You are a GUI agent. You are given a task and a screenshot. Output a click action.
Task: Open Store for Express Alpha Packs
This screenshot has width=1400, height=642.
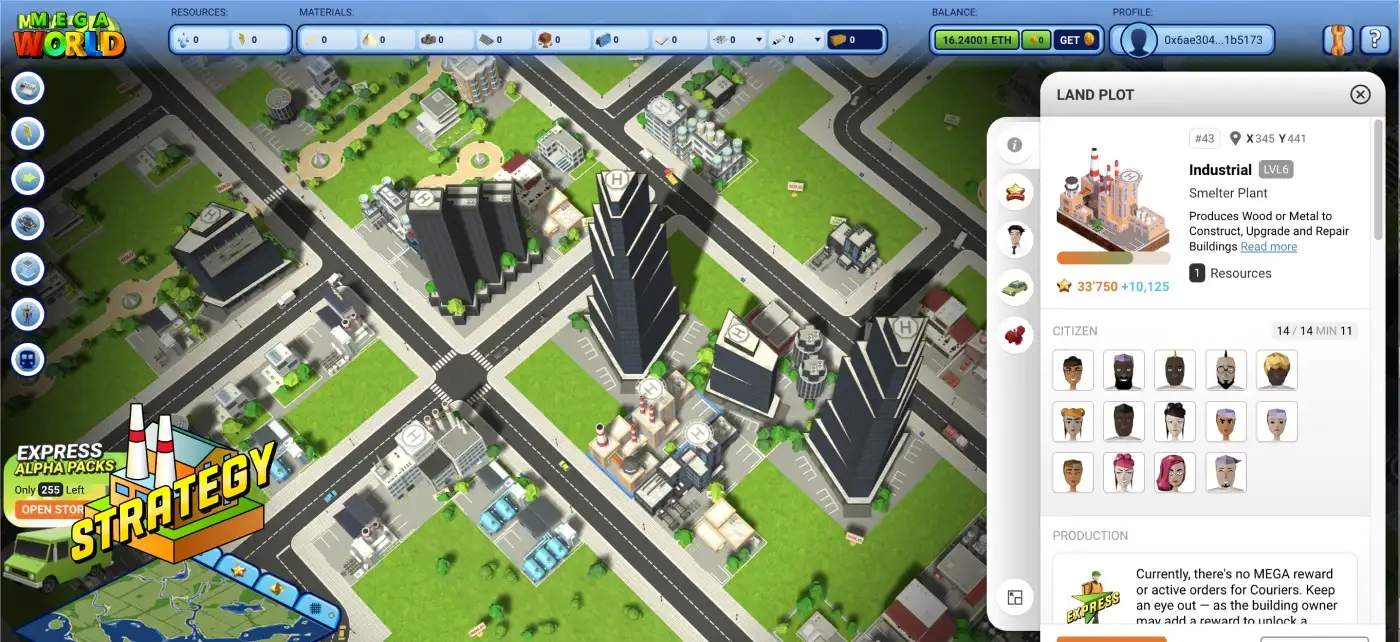pos(53,509)
